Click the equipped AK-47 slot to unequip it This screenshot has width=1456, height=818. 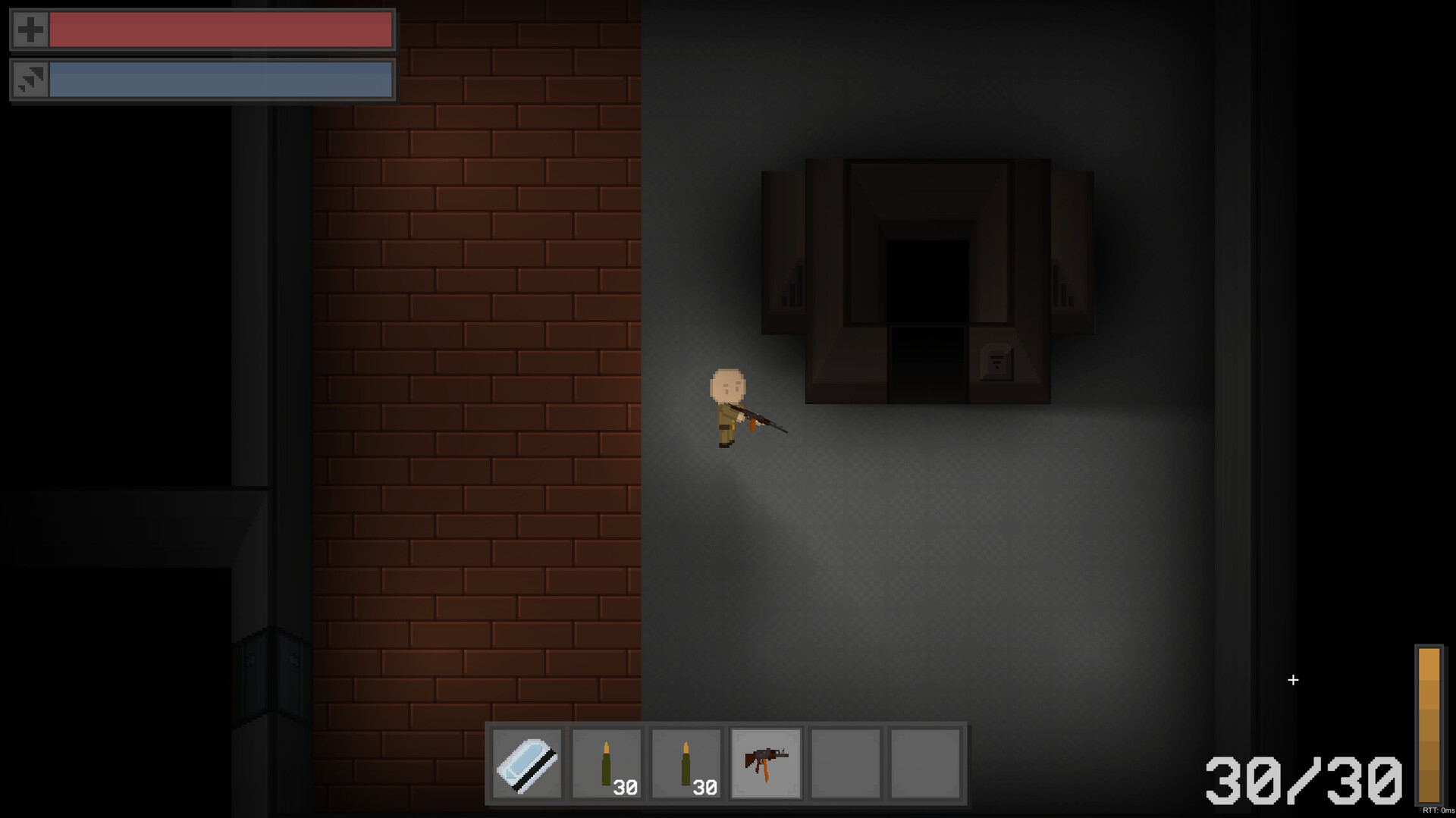coord(766,762)
